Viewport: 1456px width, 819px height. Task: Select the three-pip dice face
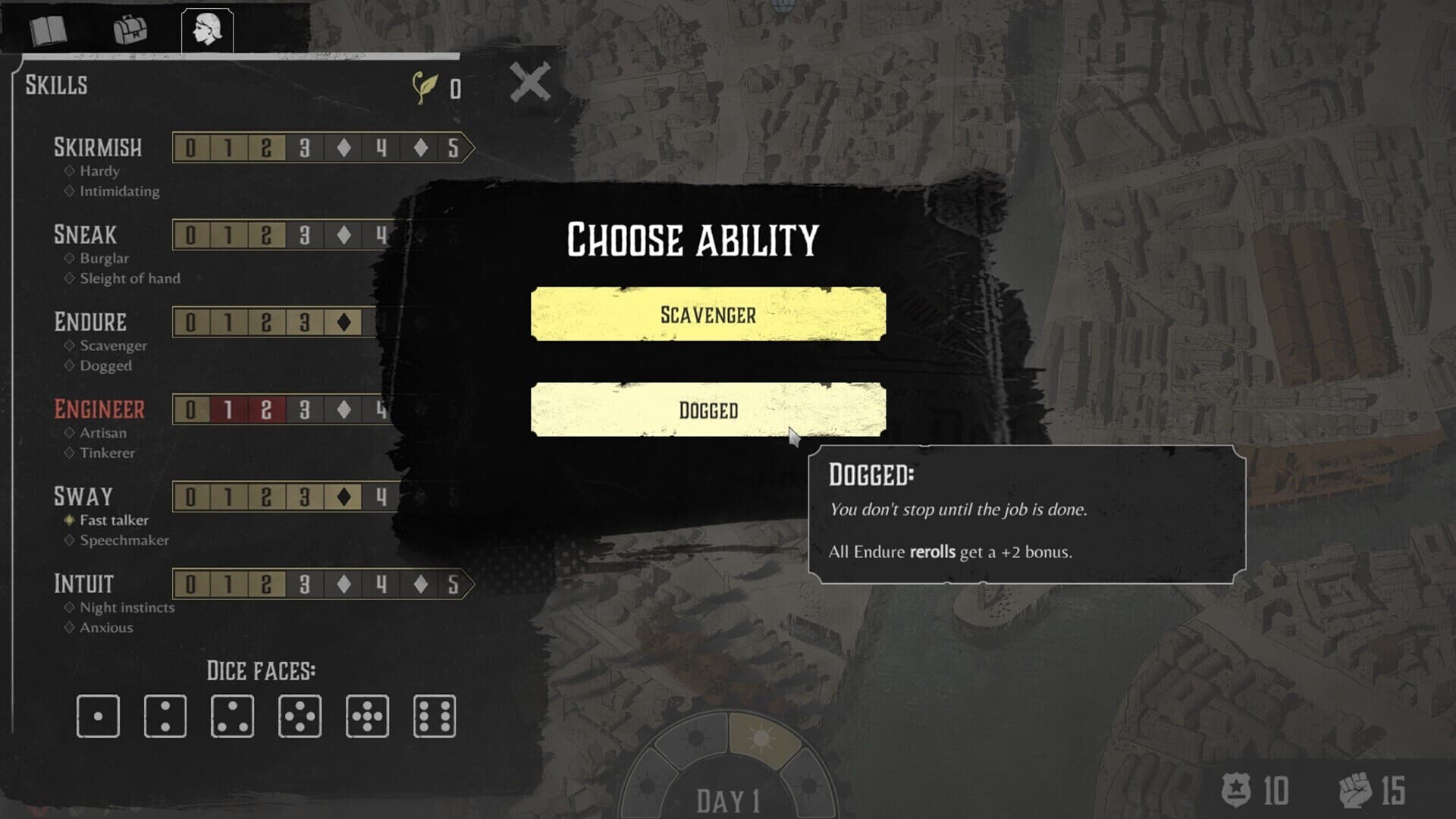[232, 716]
